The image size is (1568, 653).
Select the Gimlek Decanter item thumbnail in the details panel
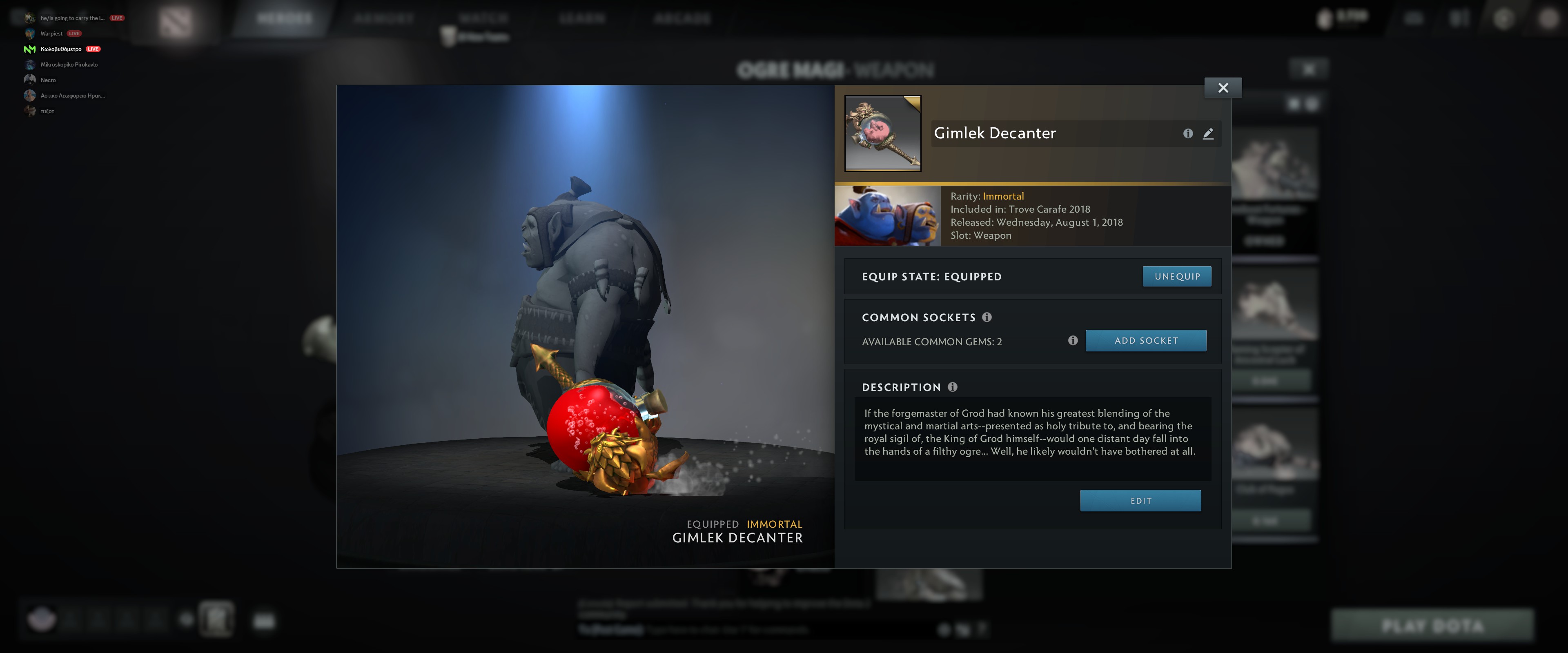pyautogui.click(x=882, y=135)
